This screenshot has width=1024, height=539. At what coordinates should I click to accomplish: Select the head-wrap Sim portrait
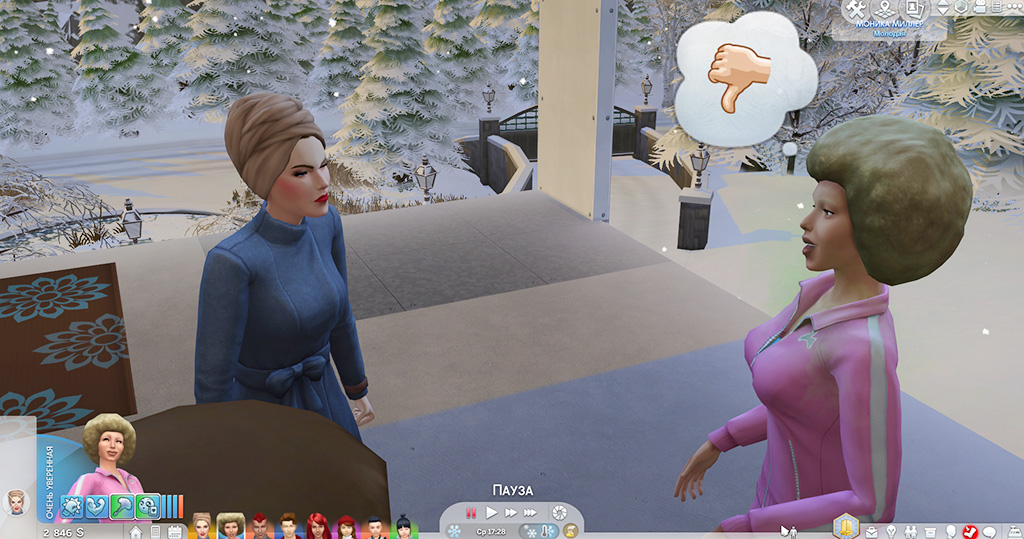pos(202,527)
